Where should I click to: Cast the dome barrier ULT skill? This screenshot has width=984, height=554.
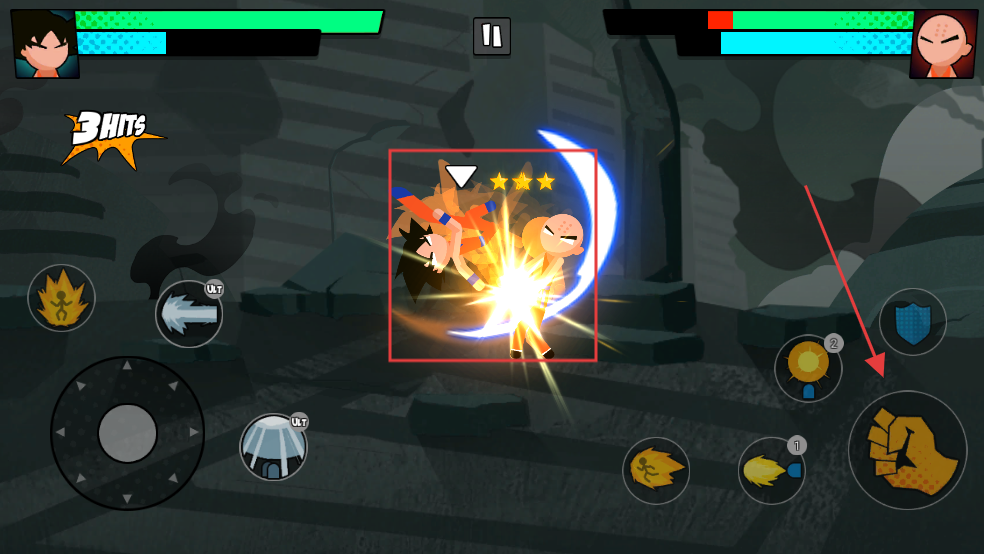pyautogui.click(x=273, y=447)
